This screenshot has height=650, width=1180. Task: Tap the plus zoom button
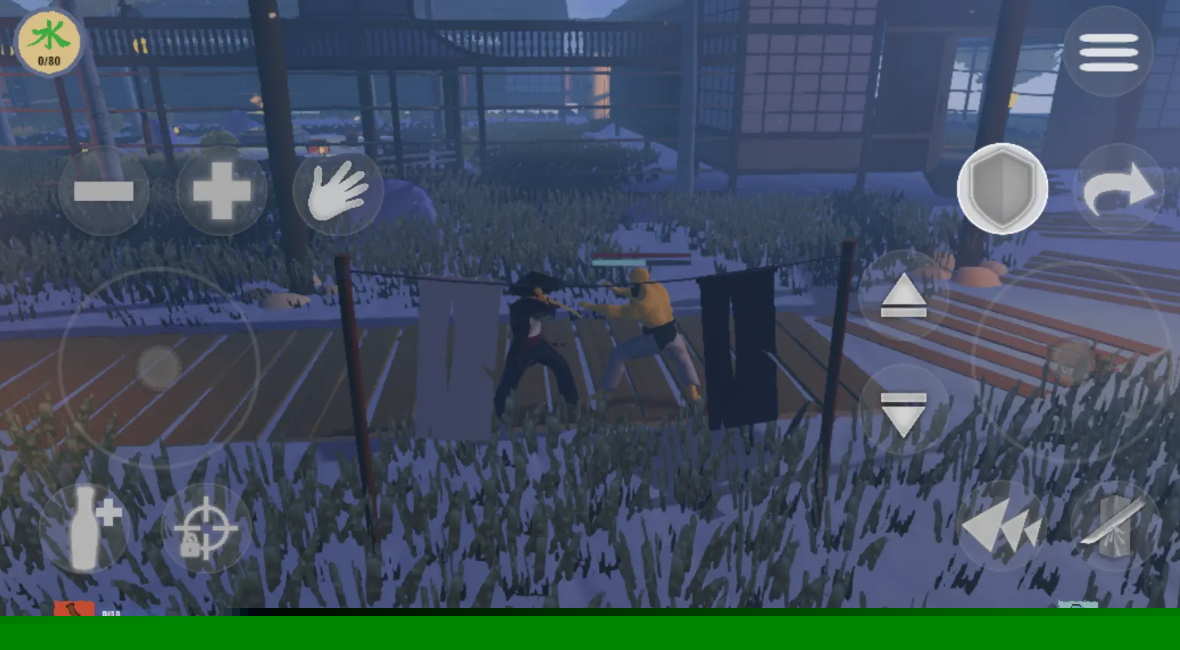(x=221, y=191)
